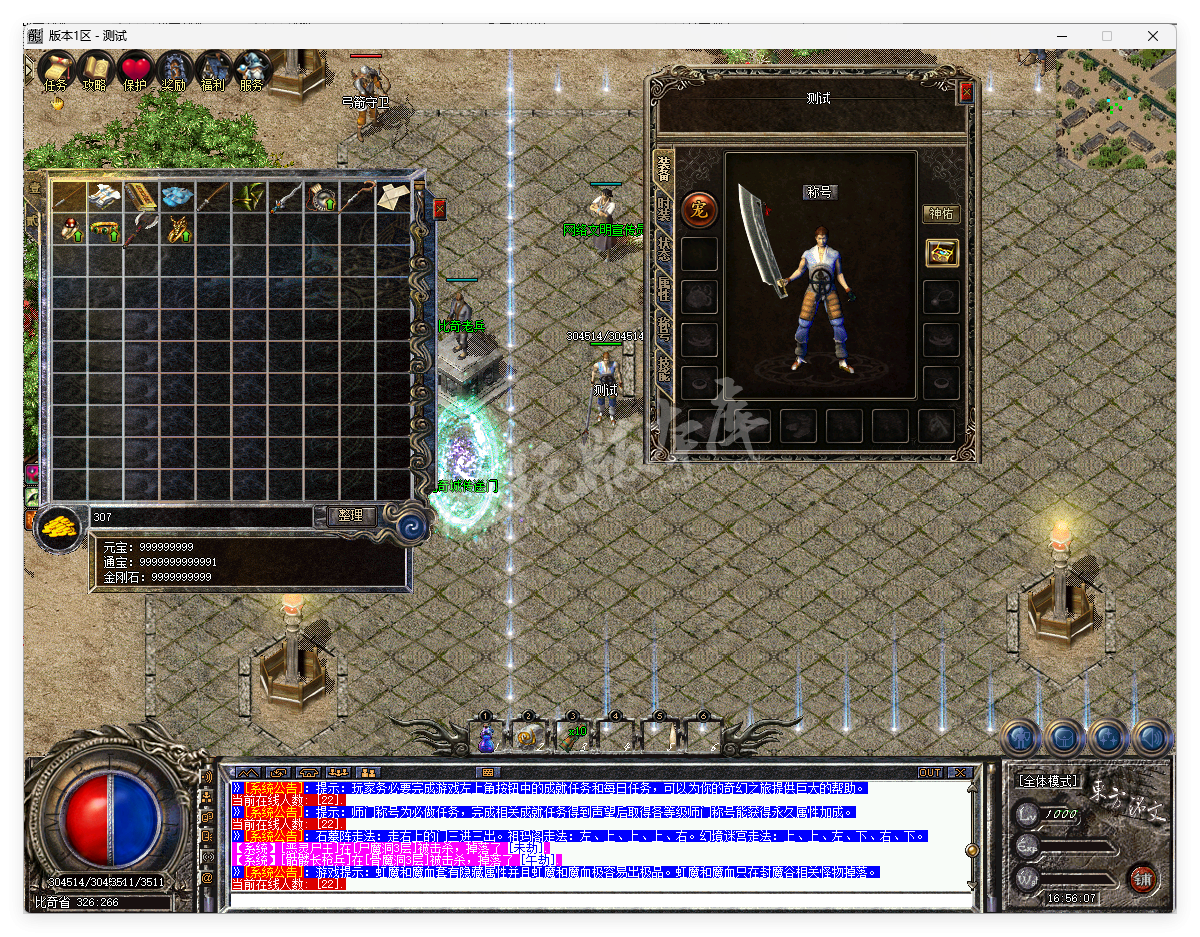Use the blue potion in hotbar slot 1
The height and width of the screenshot is (937, 1200).
[486, 738]
